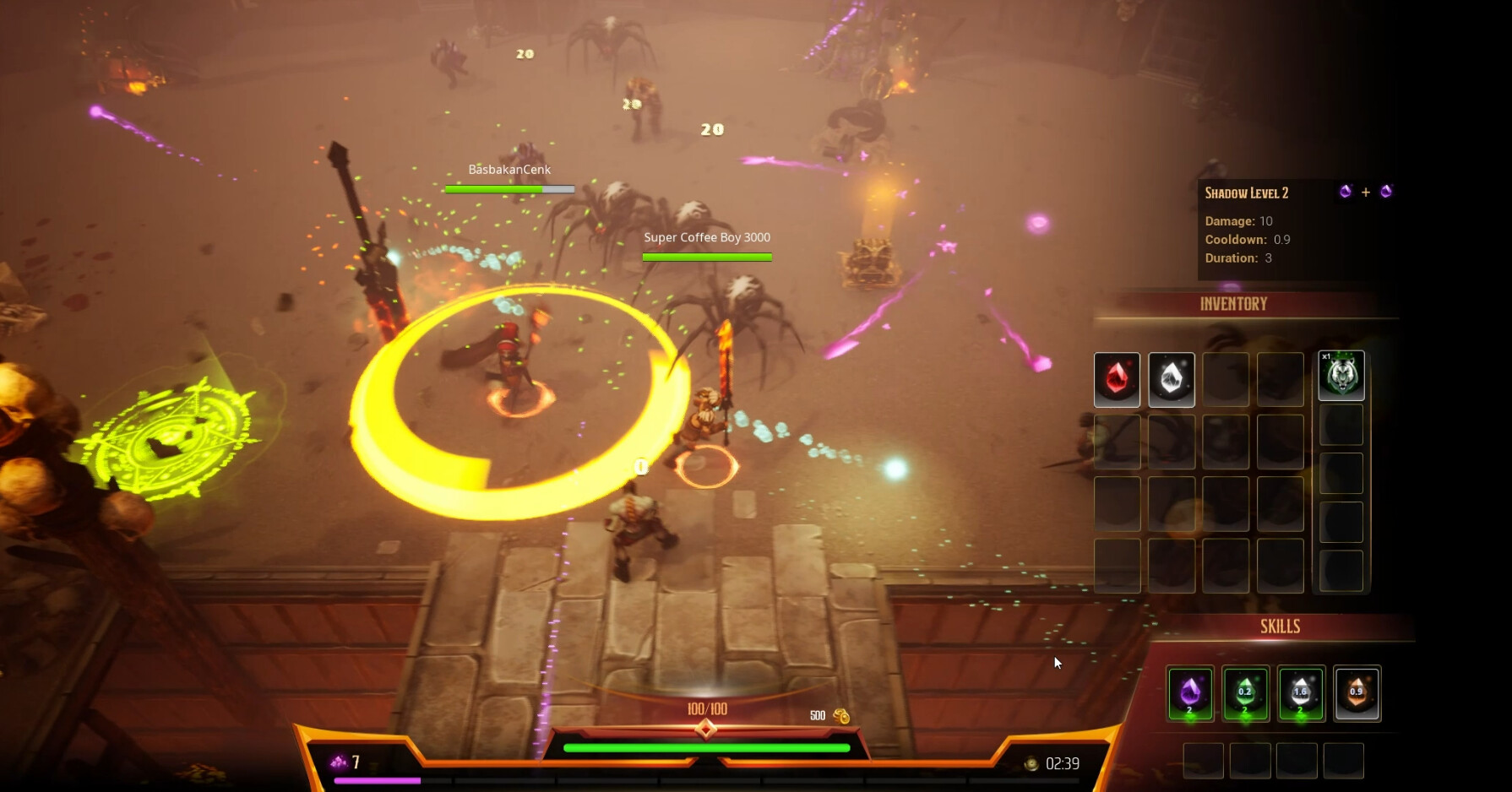Screen dimensions: 1512x792
Task: Click the plus sign in the gem combine recipe
Action: pos(1366,192)
